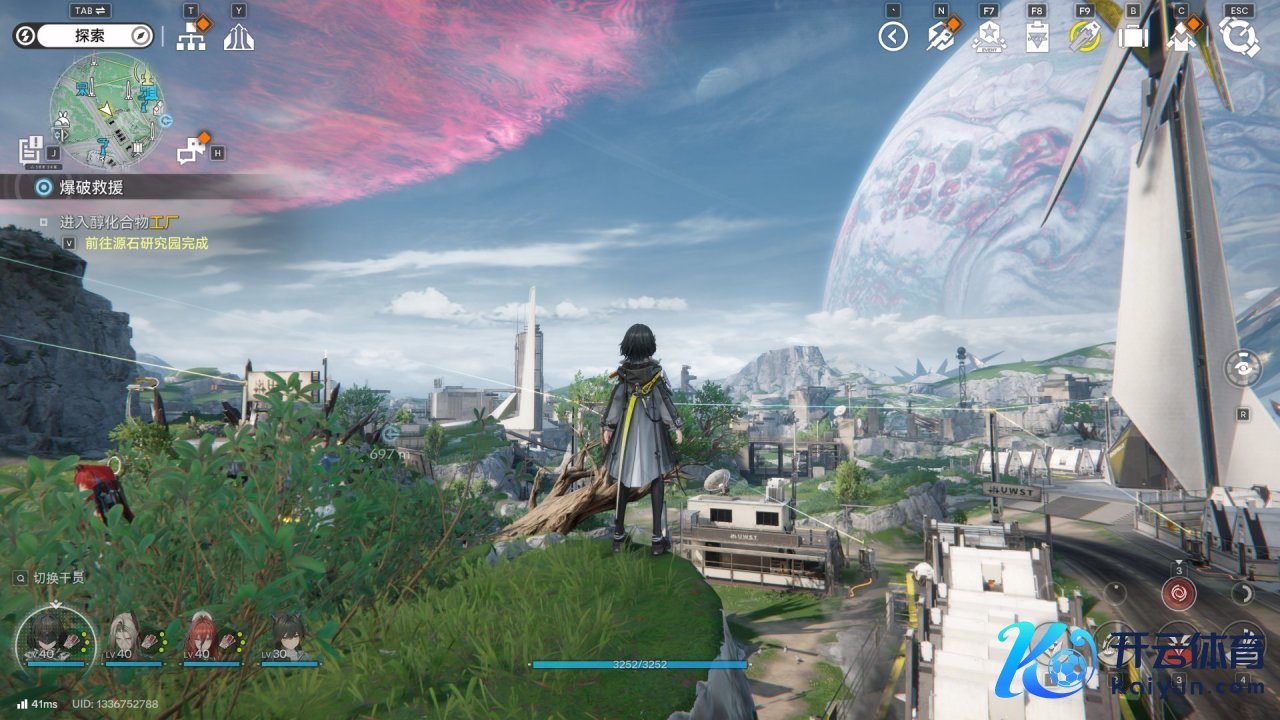The width and height of the screenshot is (1280, 720).
Task: Activate the red circular combat skill
Action: (x=1179, y=594)
